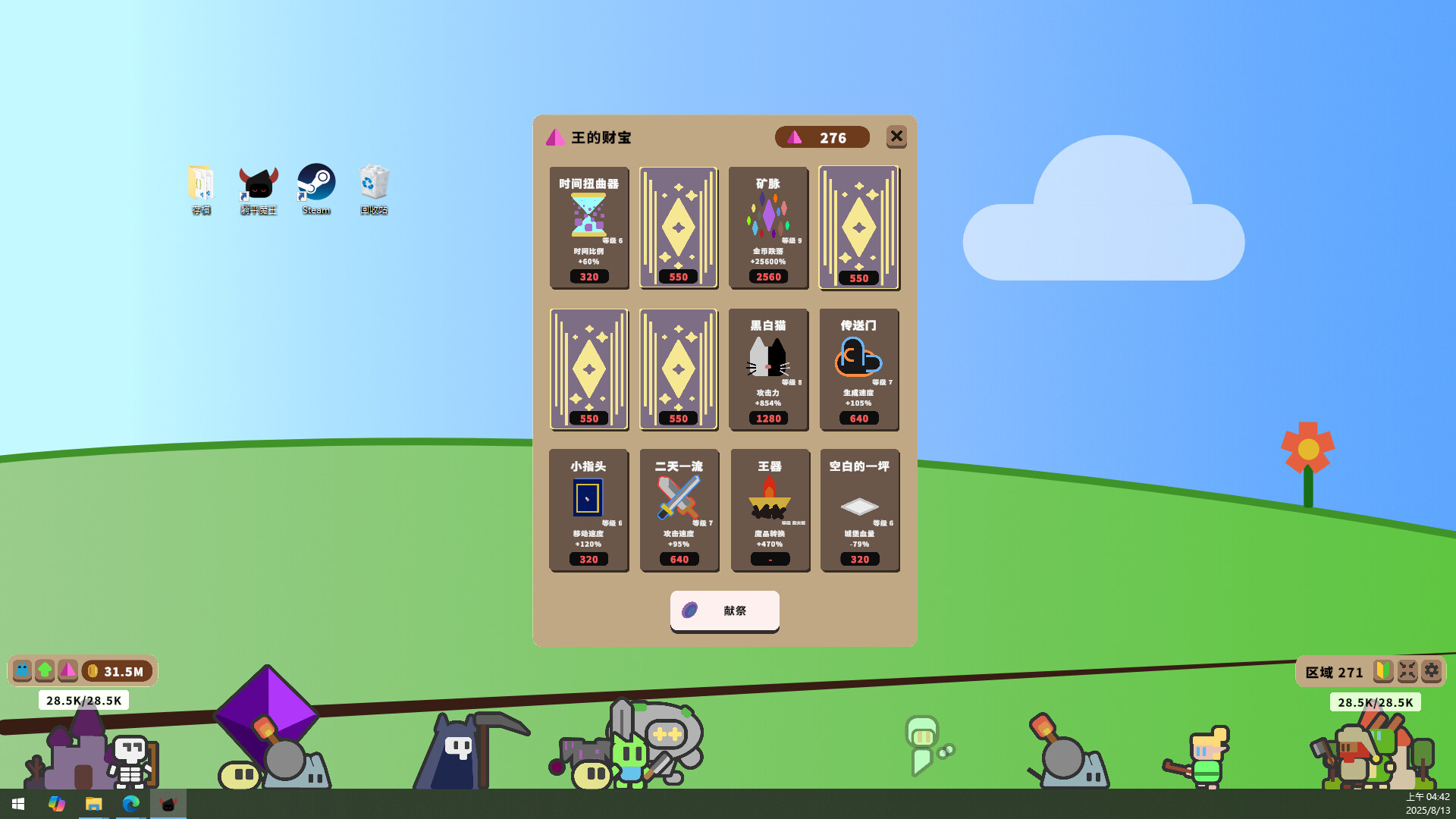Pick the 王器 flame card
This screenshot has height=819, width=1456.
click(x=770, y=510)
